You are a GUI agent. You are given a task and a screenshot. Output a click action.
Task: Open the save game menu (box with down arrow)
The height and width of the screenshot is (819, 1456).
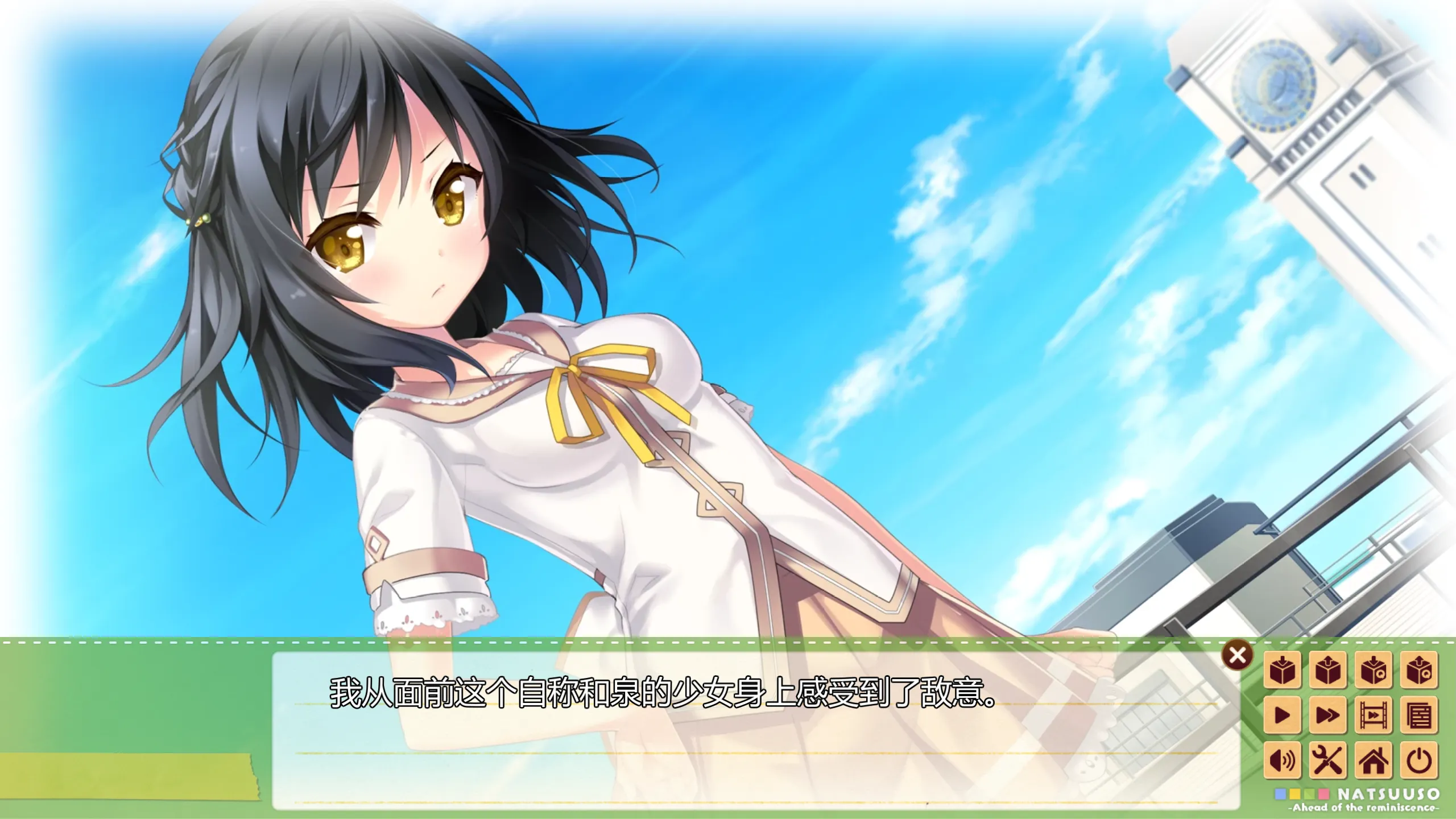pyautogui.click(x=1282, y=669)
